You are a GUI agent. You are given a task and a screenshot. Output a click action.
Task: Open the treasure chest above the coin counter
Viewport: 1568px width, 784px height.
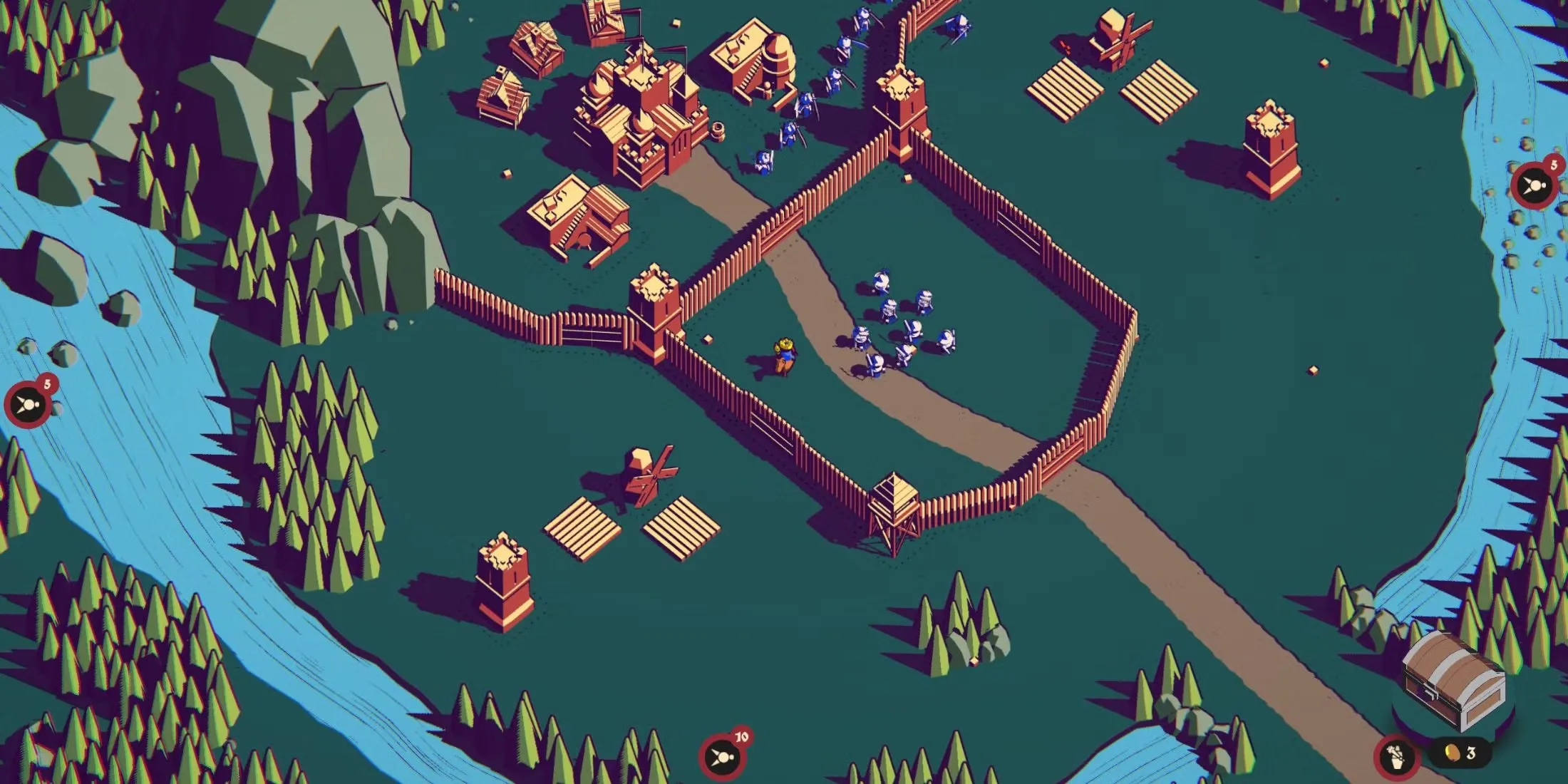point(1455,679)
